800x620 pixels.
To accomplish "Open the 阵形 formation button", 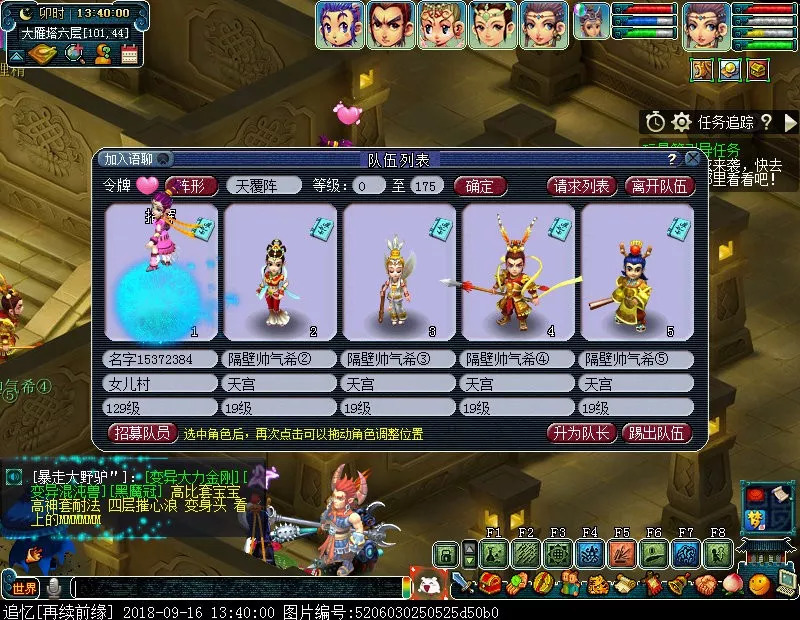I will (192, 186).
